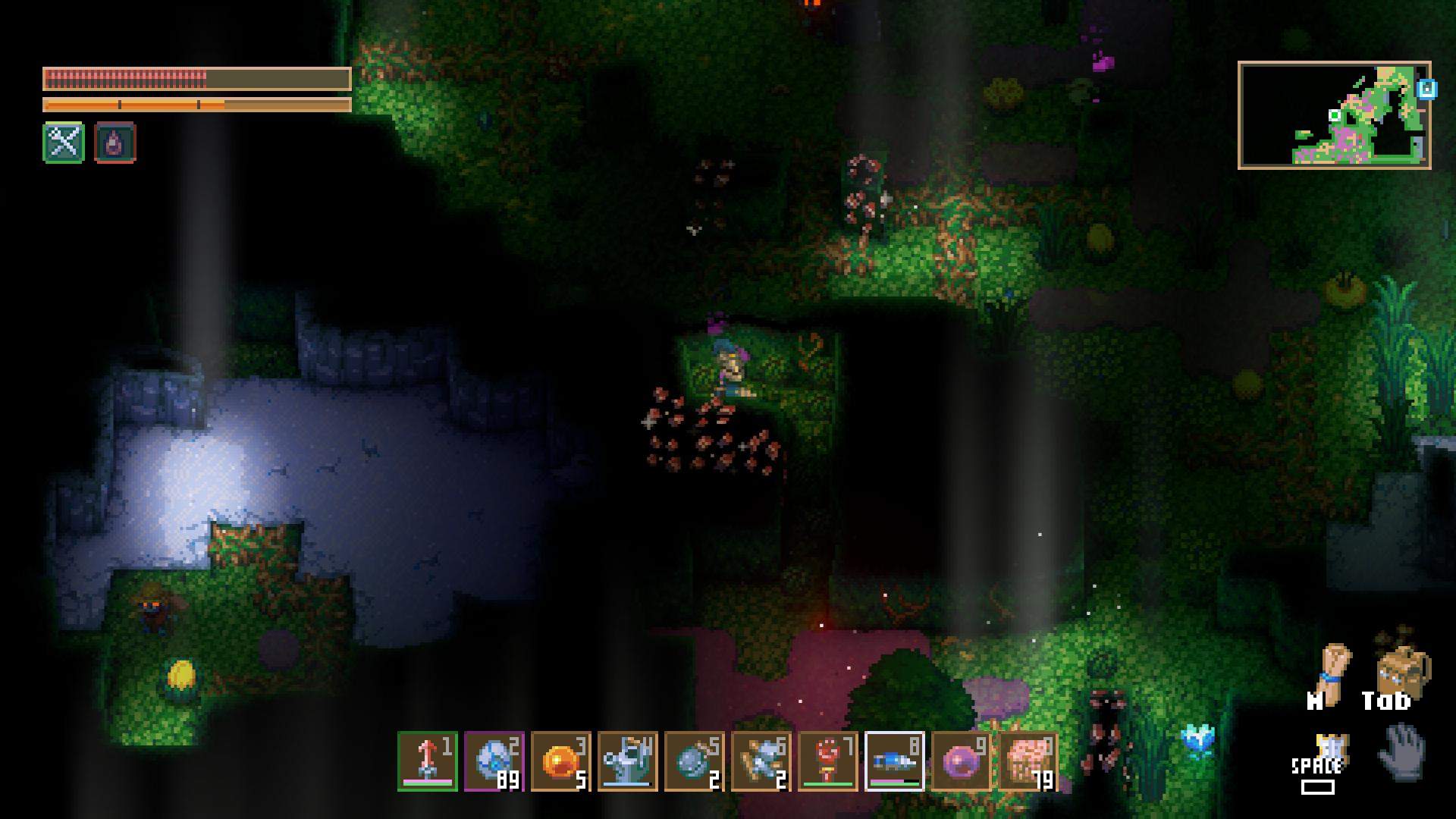Select the hotbar slot 6 item
1456x819 pixels.
tap(761, 761)
